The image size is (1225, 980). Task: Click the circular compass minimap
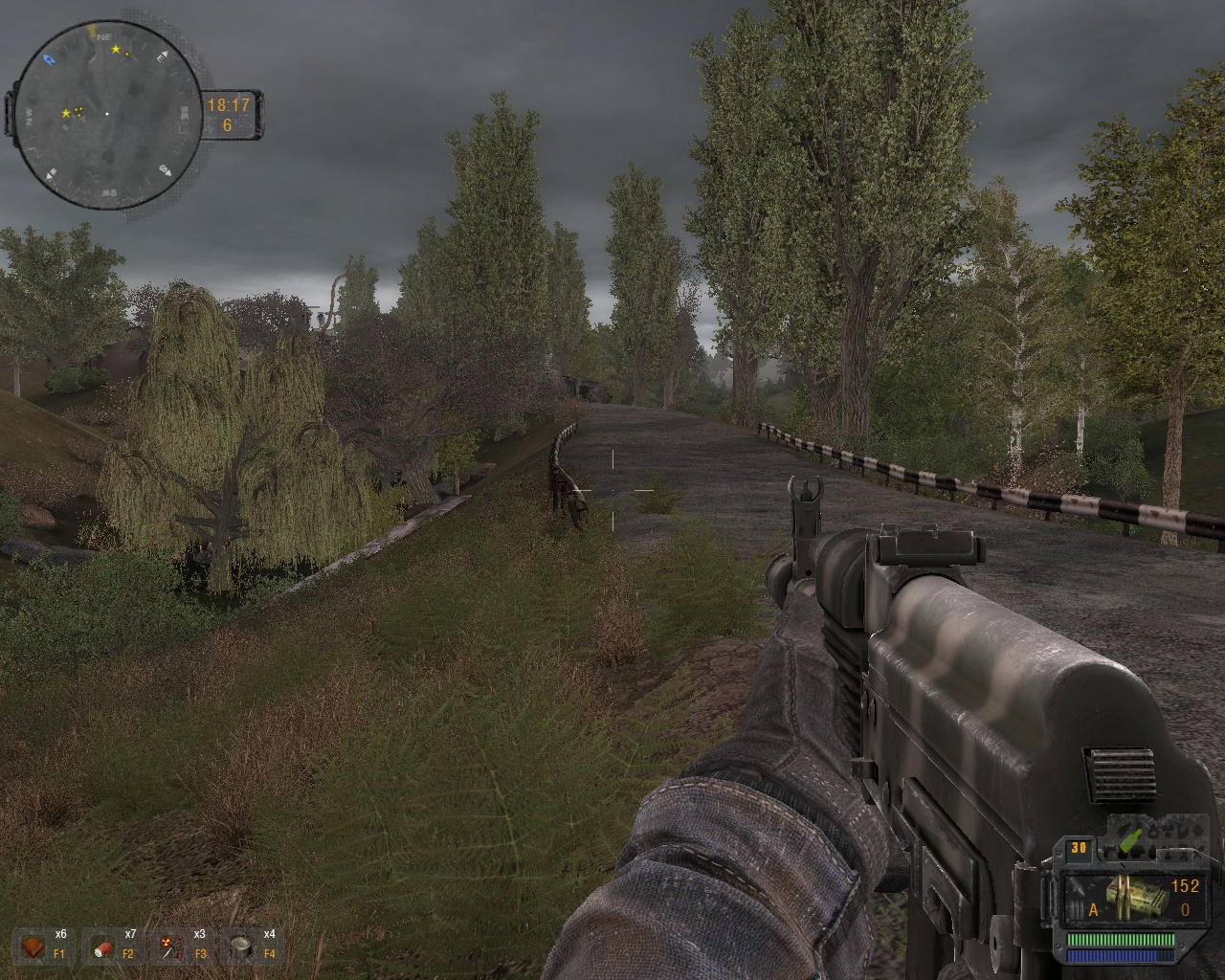(x=106, y=114)
